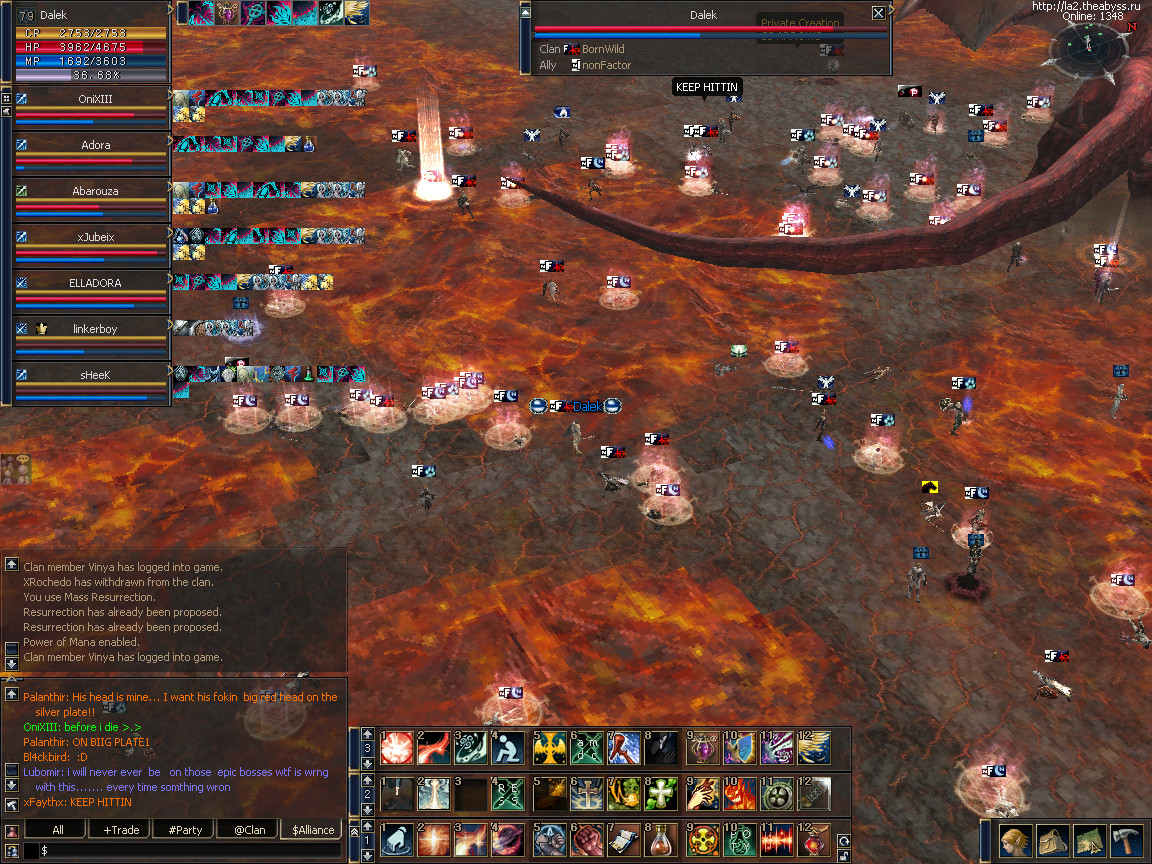Close the Dalek target window

878,13
